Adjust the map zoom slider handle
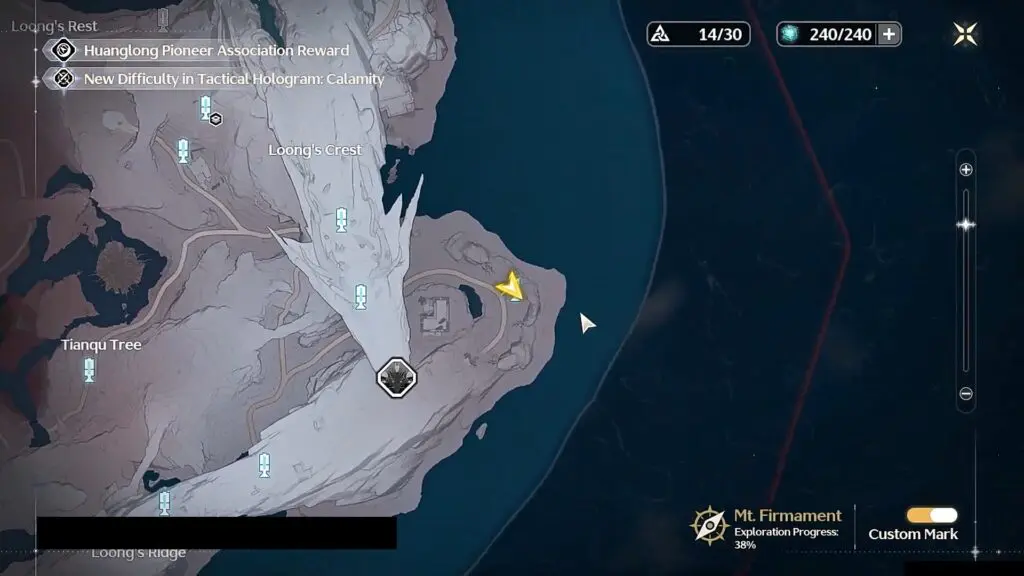Image resolution: width=1024 pixels, height=576 pixels. (966, 225)
